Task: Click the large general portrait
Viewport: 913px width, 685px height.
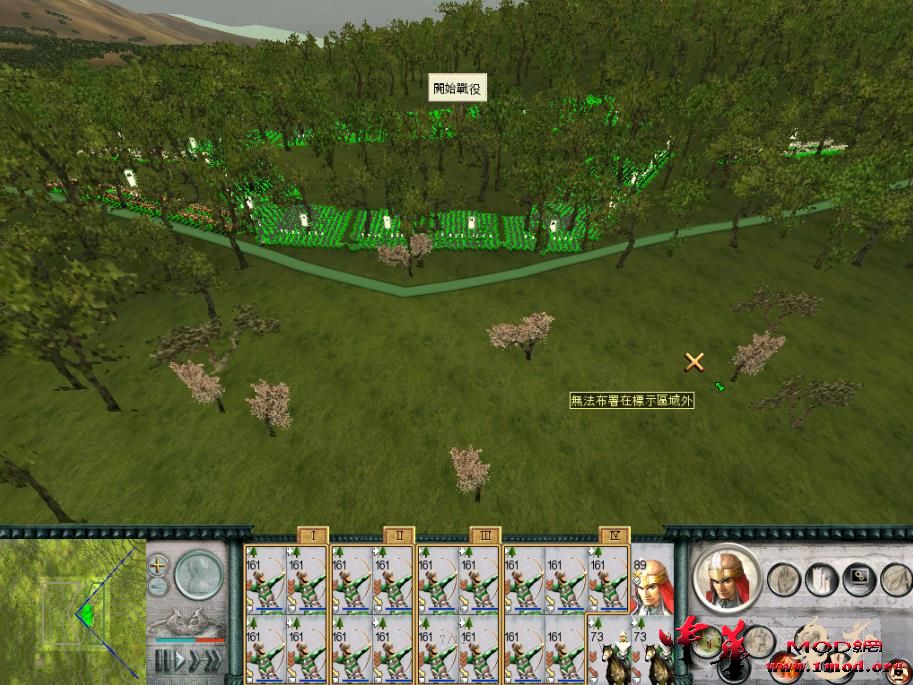Action: 727,577
